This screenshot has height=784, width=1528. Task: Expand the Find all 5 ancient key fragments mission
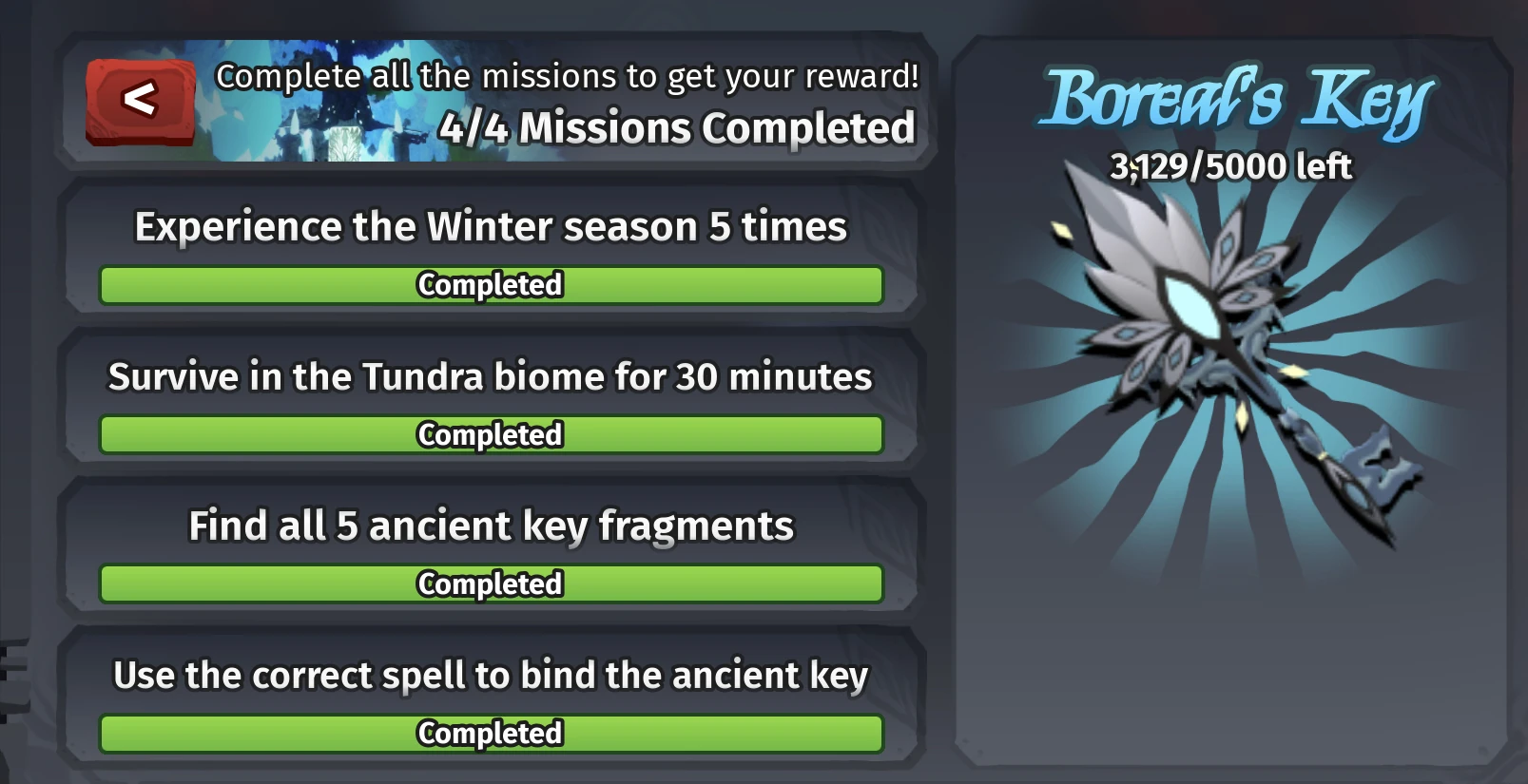pyautogui.click(x=492, y=526)
